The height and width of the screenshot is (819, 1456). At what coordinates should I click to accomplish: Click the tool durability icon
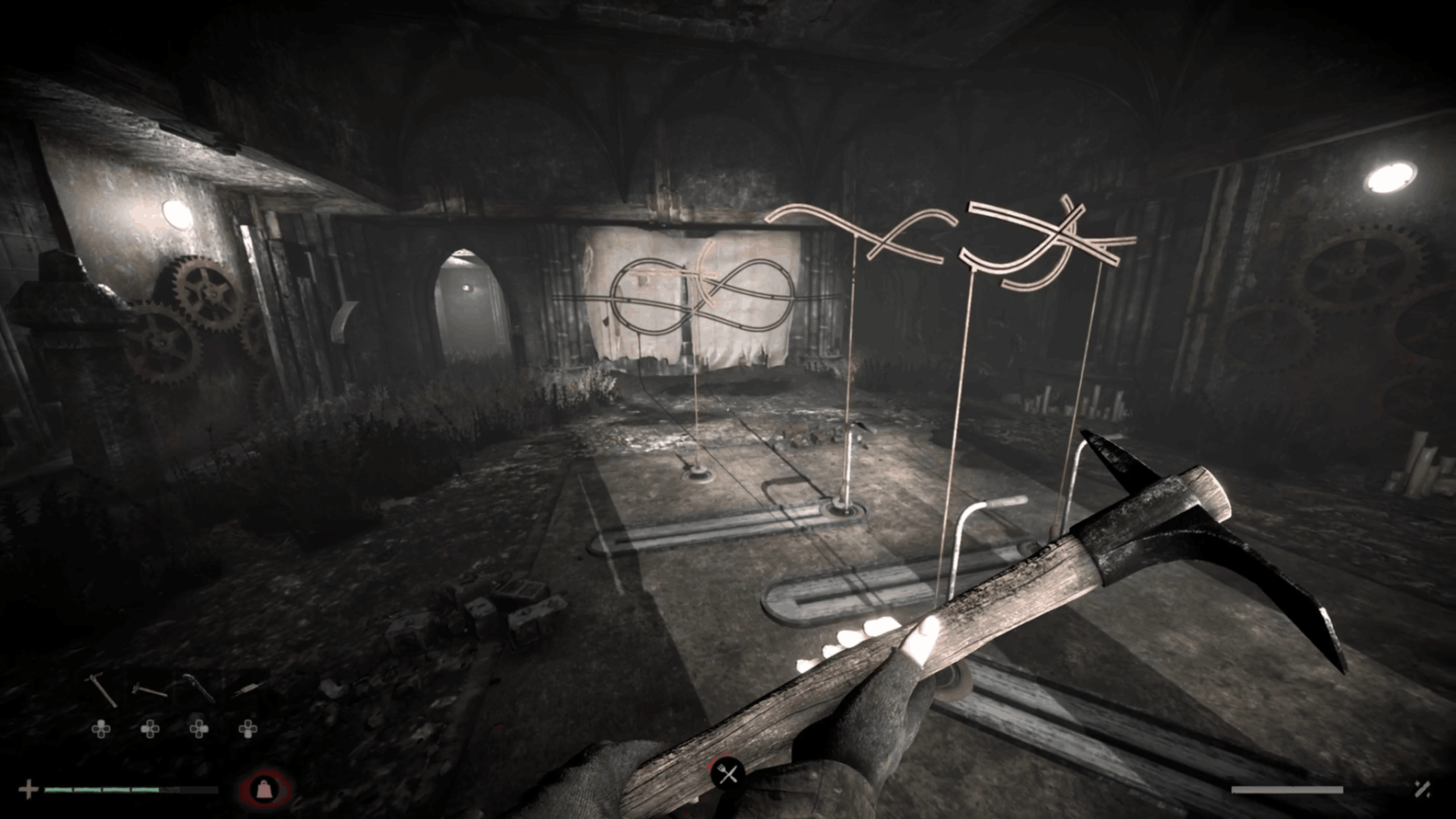(1422, 789)
